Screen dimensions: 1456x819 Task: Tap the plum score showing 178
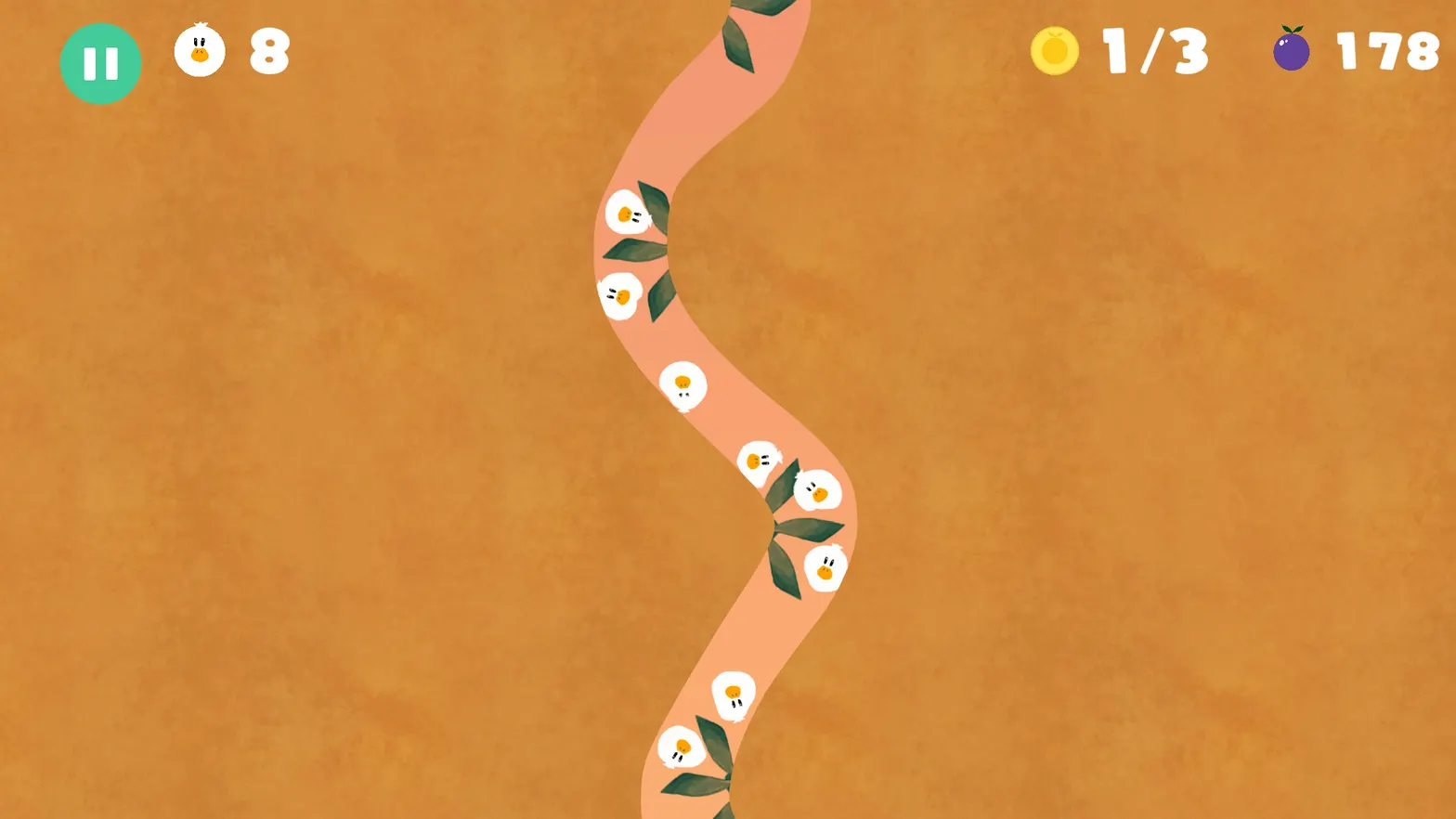pos(1385,52)
